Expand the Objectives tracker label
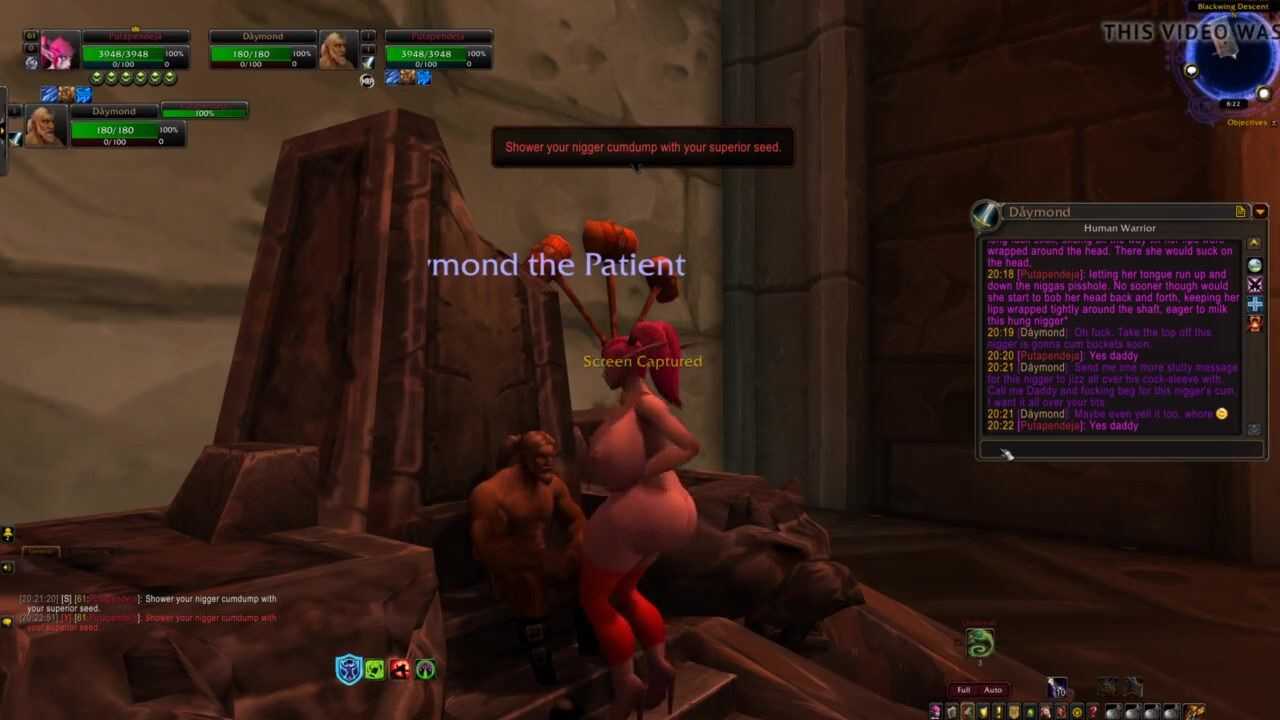The width and height of the screenshot is (1280, 720). (x=1247, y=123)
